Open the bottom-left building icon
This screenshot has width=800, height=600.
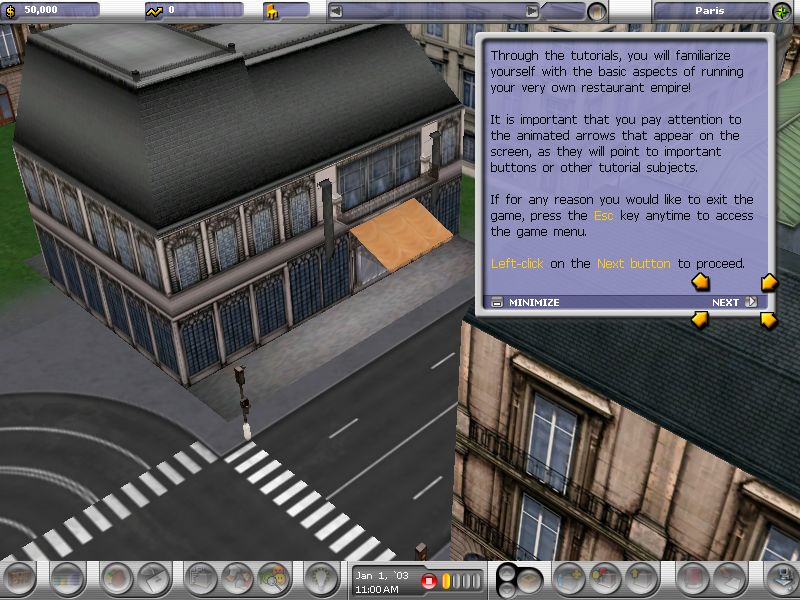click(20, 579)
